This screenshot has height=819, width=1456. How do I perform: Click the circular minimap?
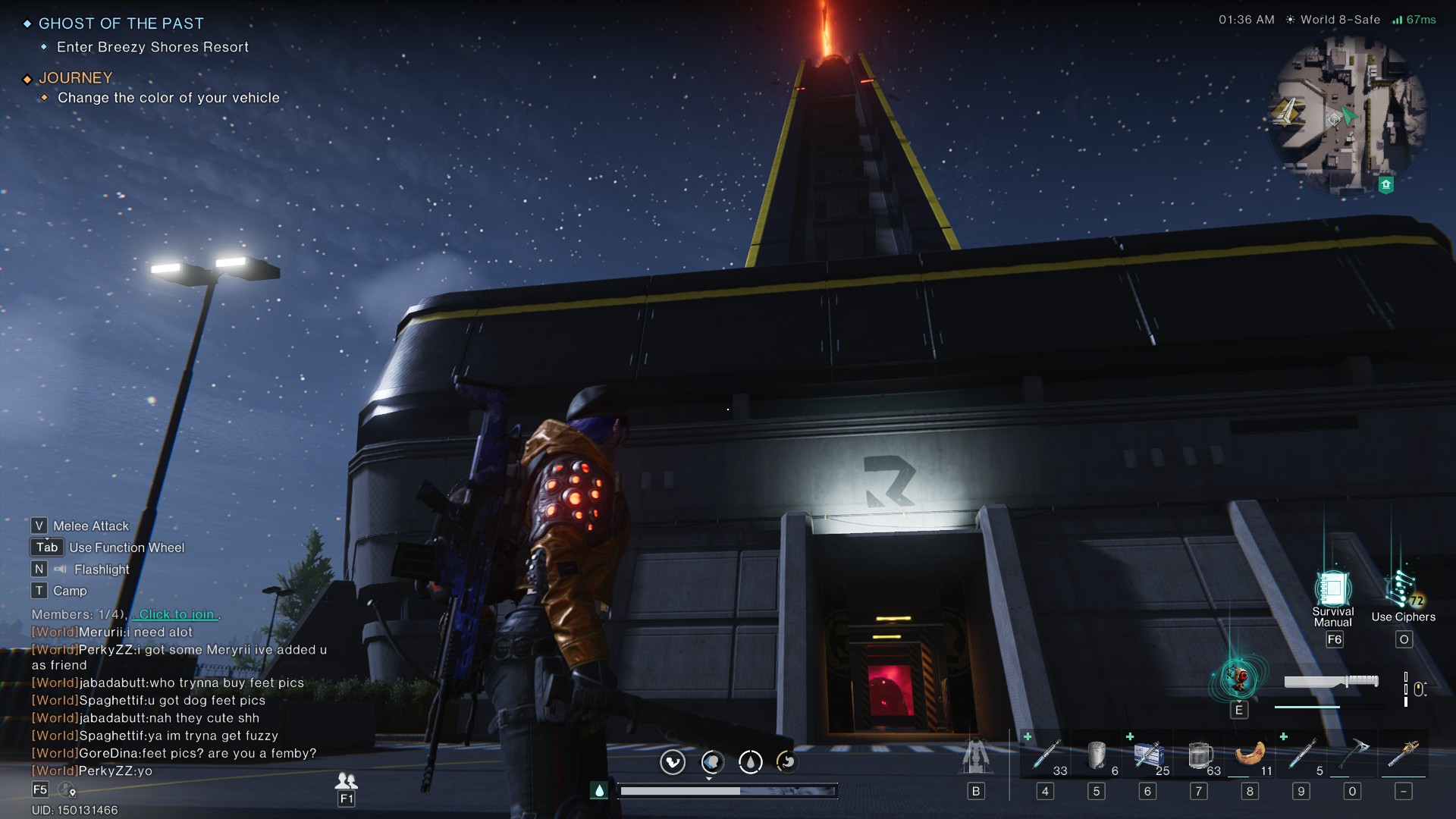1348,116
